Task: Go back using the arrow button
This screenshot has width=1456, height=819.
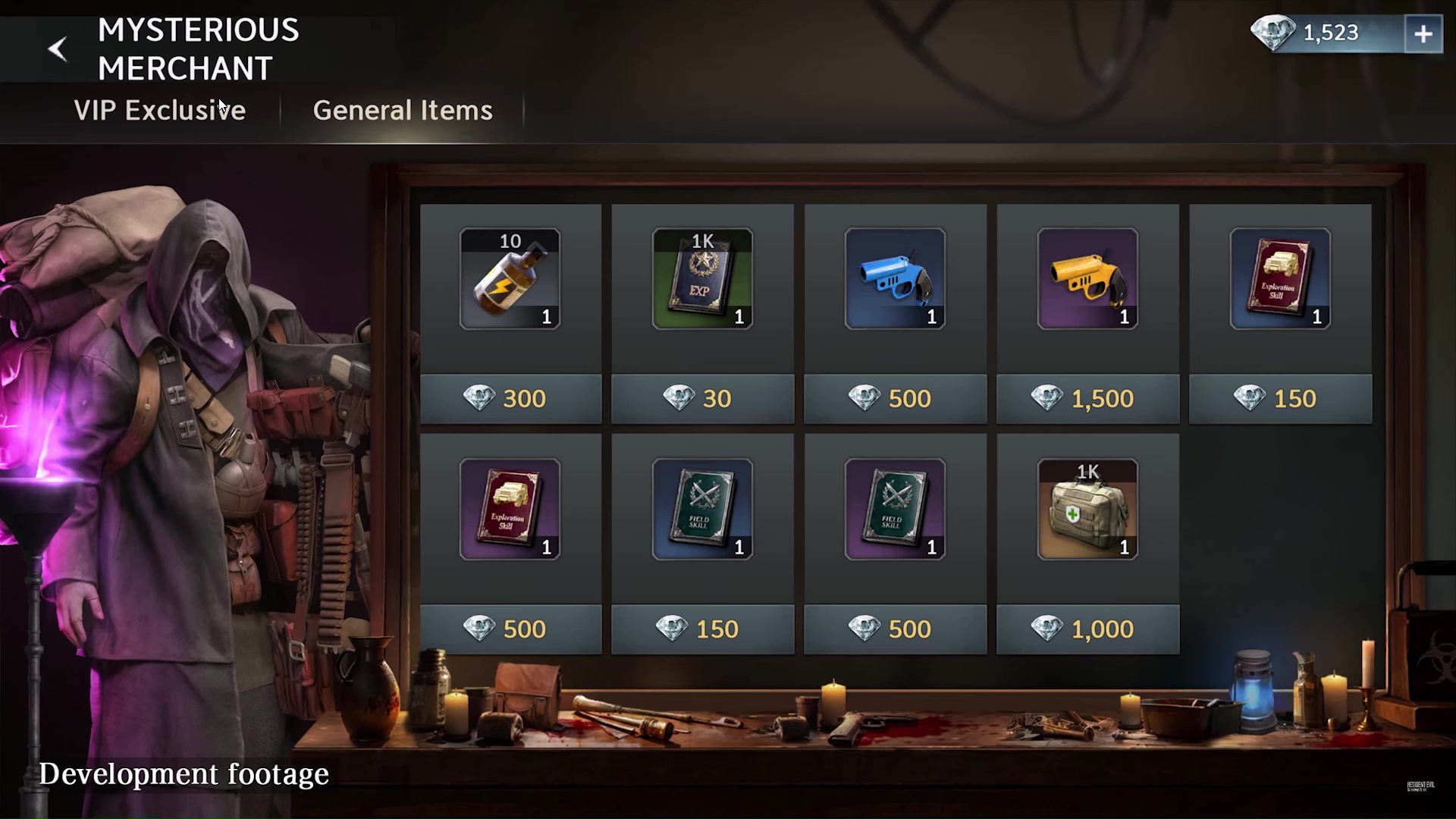Action: 58,49
